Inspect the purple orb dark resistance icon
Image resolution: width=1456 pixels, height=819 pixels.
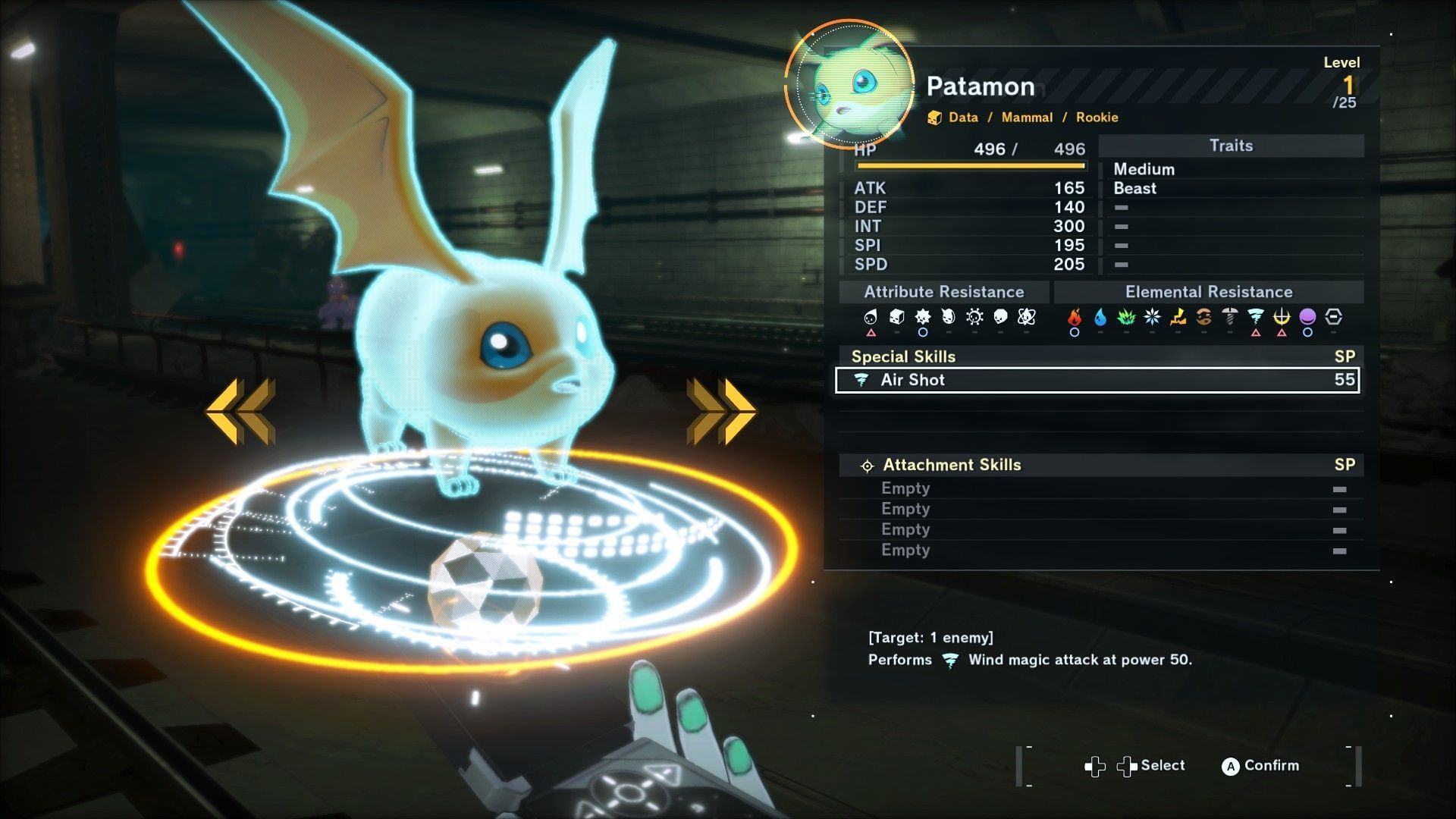(x=1307, y=317)
